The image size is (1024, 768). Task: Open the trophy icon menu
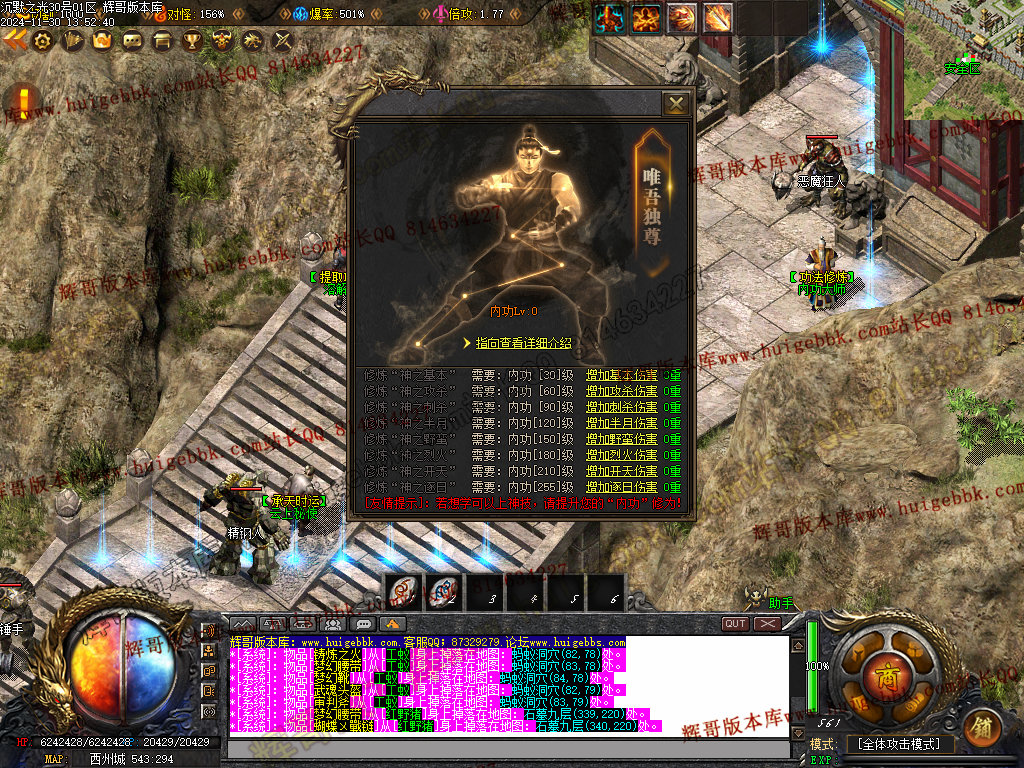click(x=192, y=41)
